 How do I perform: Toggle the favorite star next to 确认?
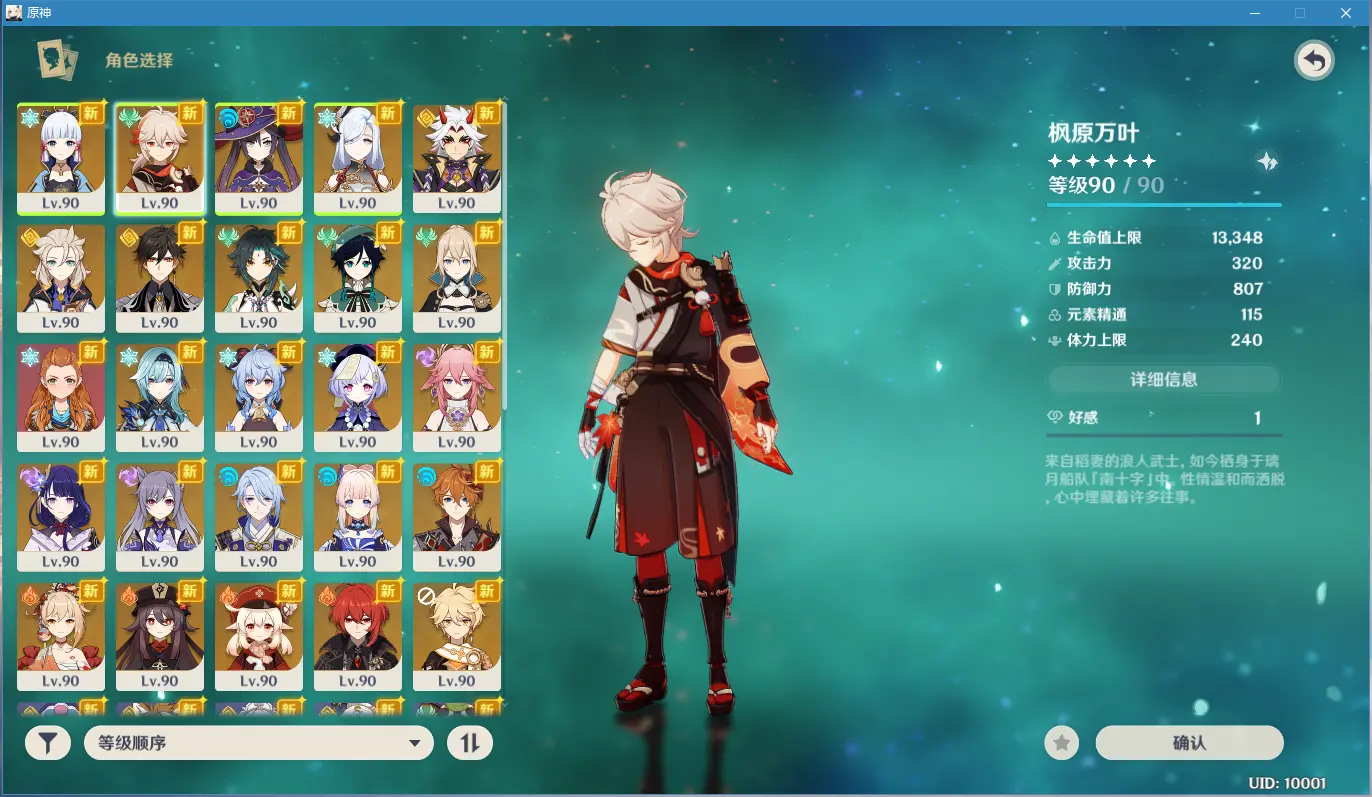pyautogui.click(x=1061, y=743)
